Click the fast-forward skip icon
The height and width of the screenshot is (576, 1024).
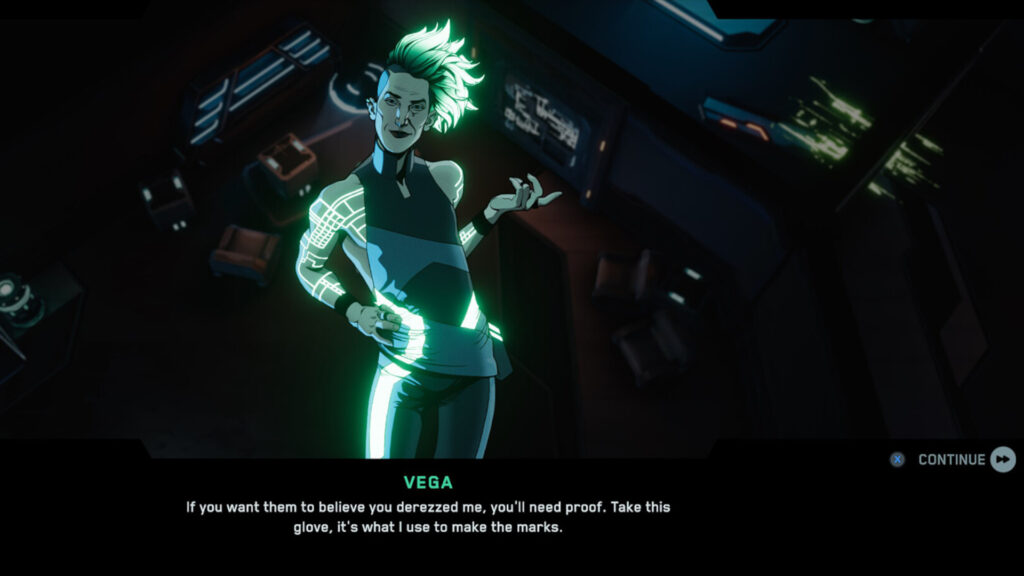pos(1003,460)
